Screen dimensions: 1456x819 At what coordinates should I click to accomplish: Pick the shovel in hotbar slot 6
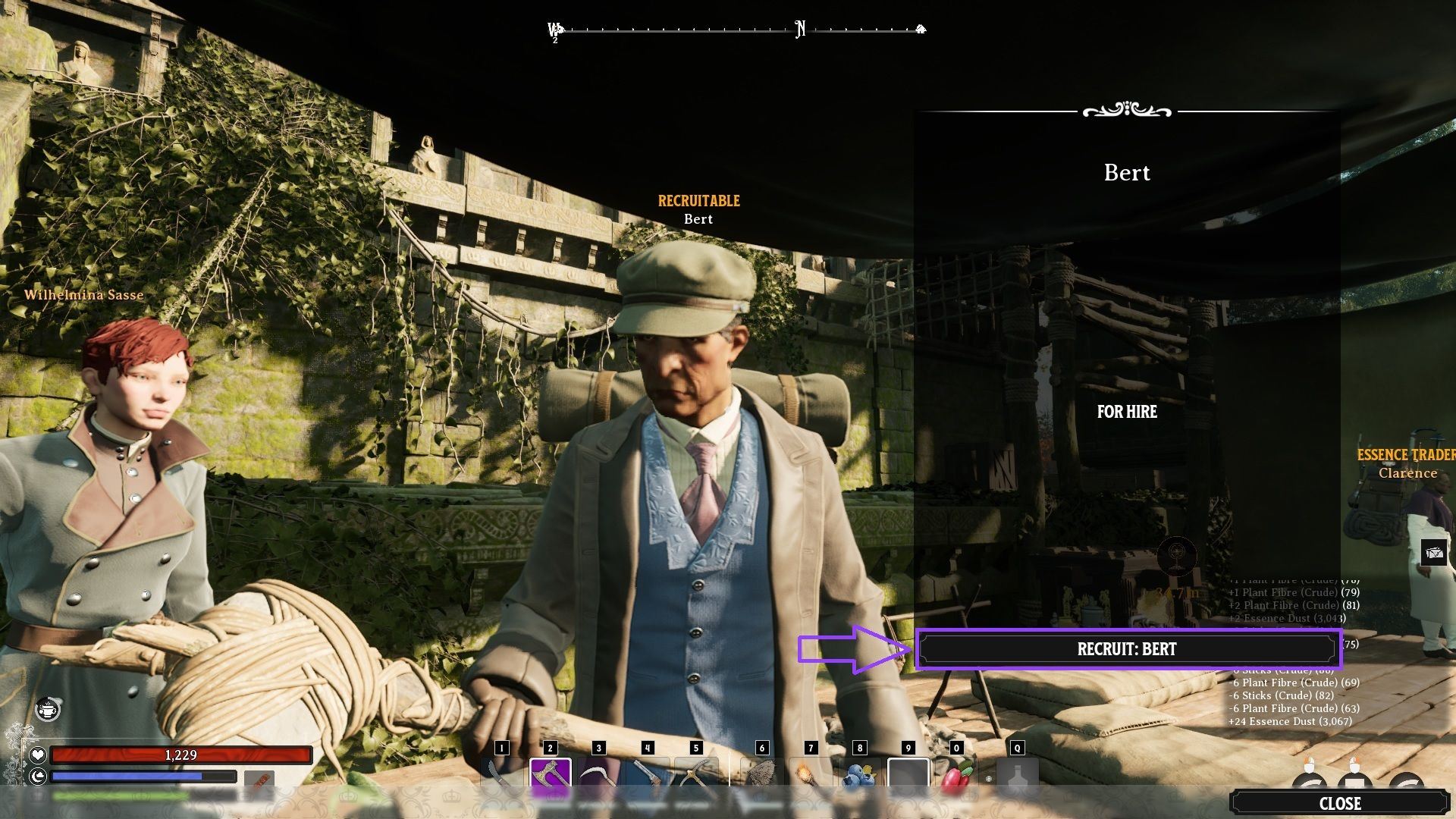pos(762,775)
